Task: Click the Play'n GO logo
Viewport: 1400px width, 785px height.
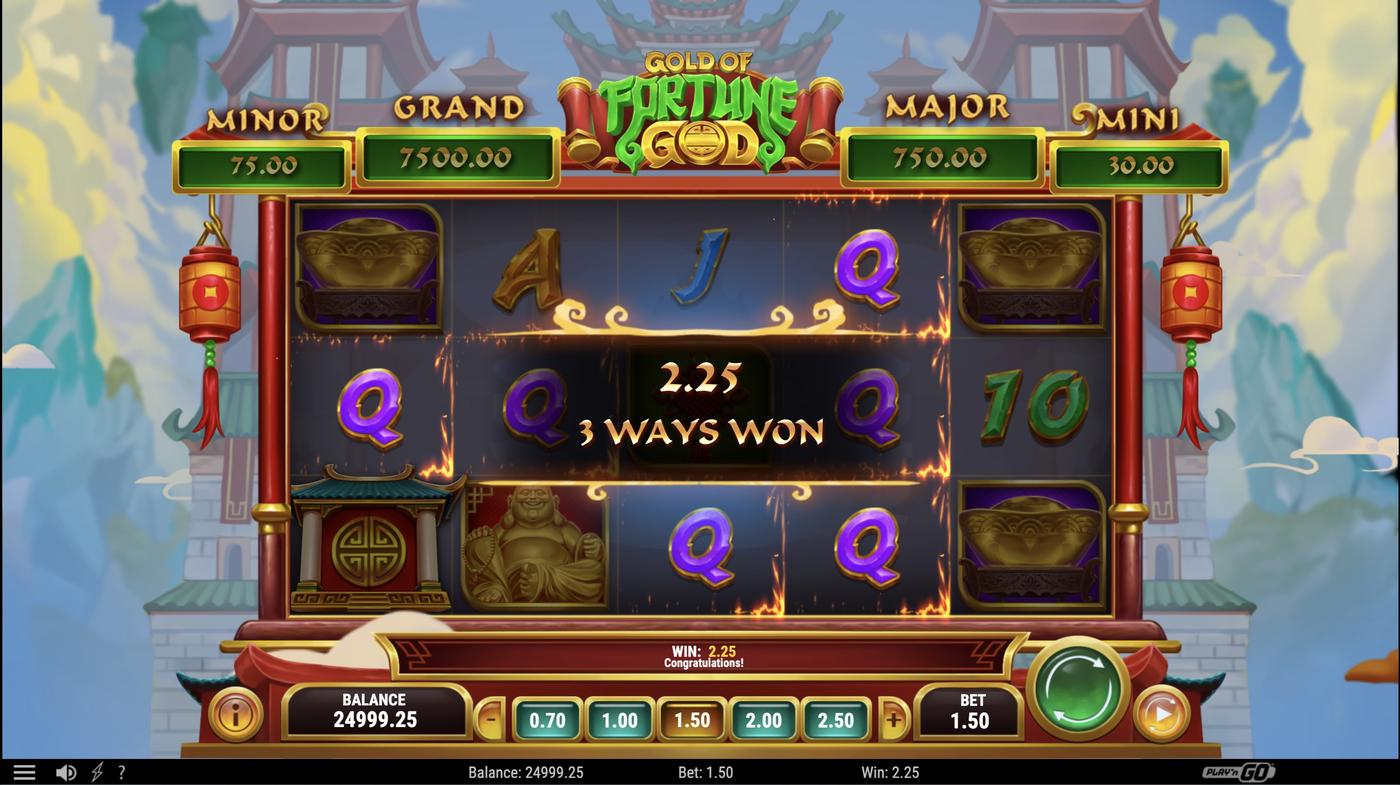Action: coord(1237,771)
